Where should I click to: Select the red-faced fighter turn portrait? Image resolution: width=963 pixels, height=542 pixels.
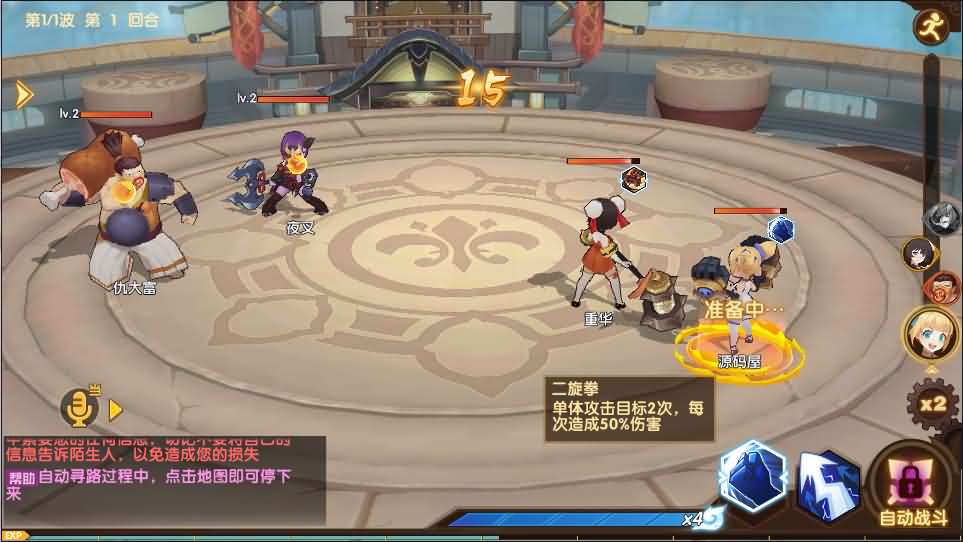coord(940,288)
